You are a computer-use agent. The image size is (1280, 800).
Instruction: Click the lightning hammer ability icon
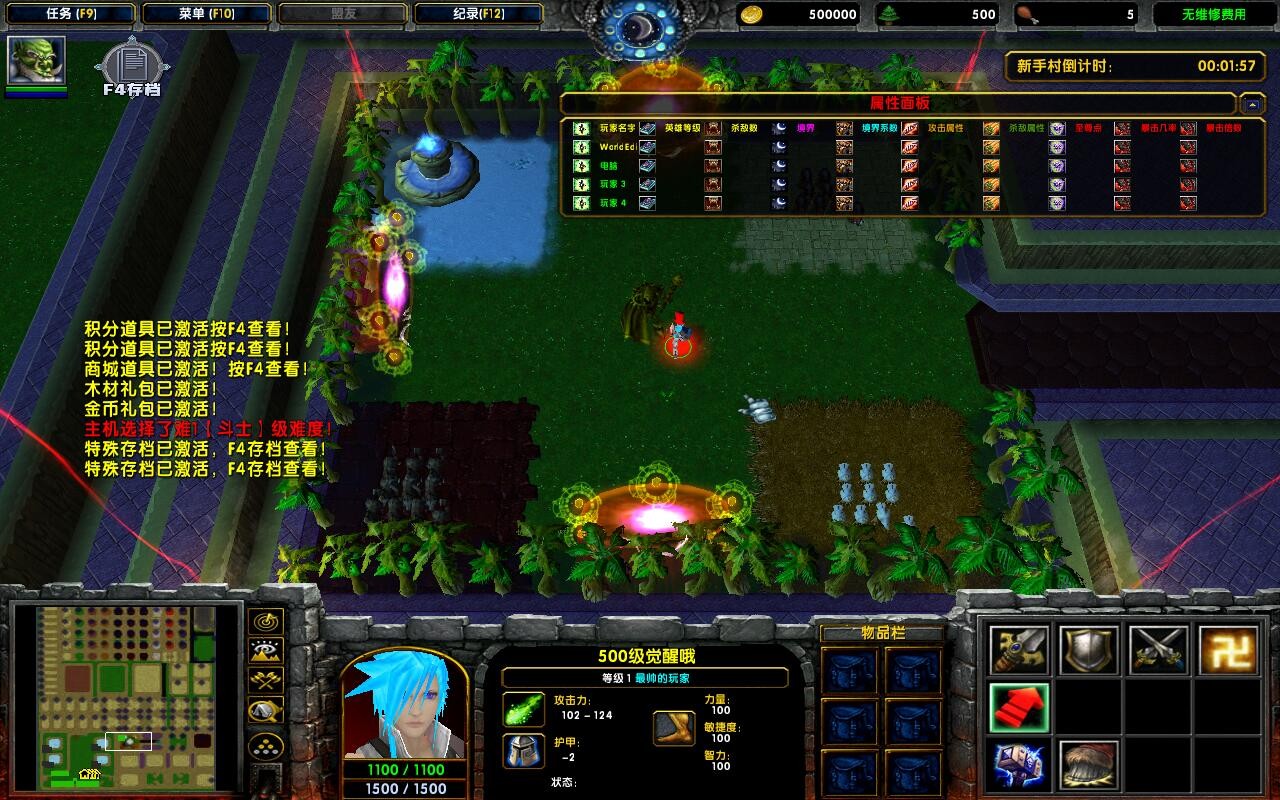coord(1020,765)
